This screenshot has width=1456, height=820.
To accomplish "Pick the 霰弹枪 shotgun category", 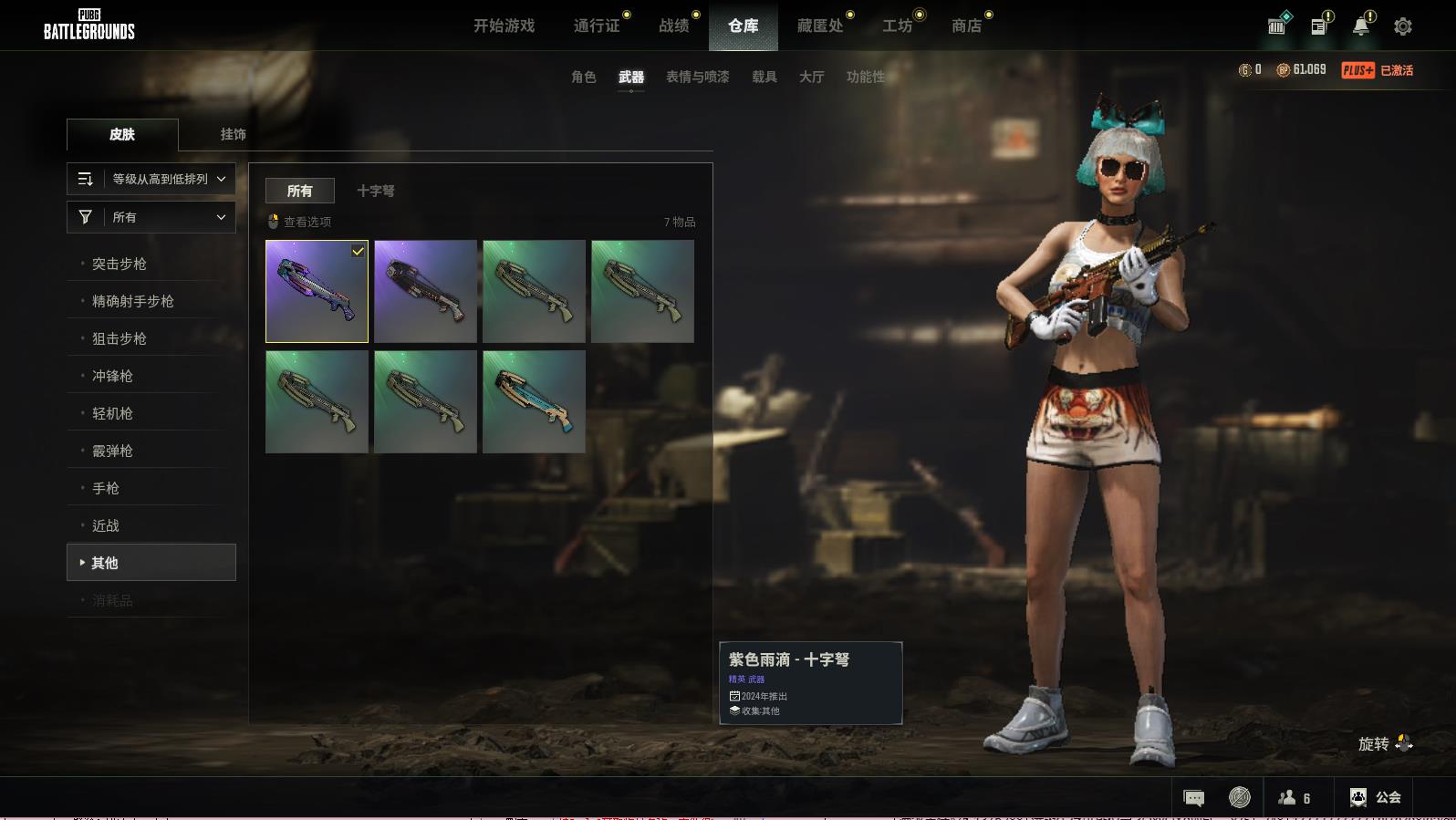I will pos(112,451).
